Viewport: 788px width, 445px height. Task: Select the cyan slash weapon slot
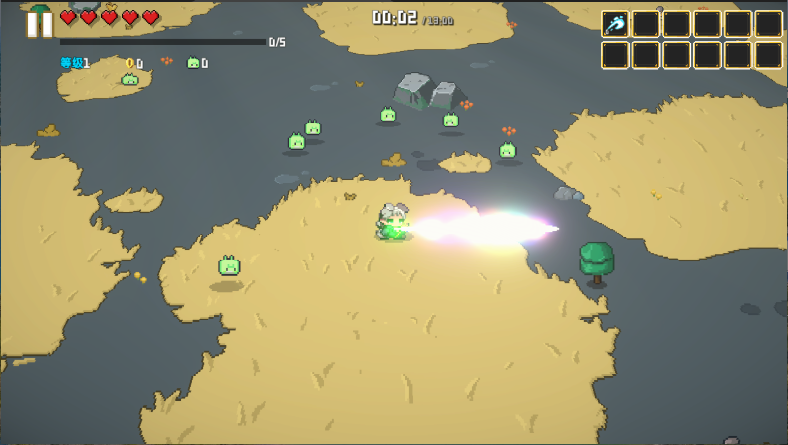[x=615, y=24]
